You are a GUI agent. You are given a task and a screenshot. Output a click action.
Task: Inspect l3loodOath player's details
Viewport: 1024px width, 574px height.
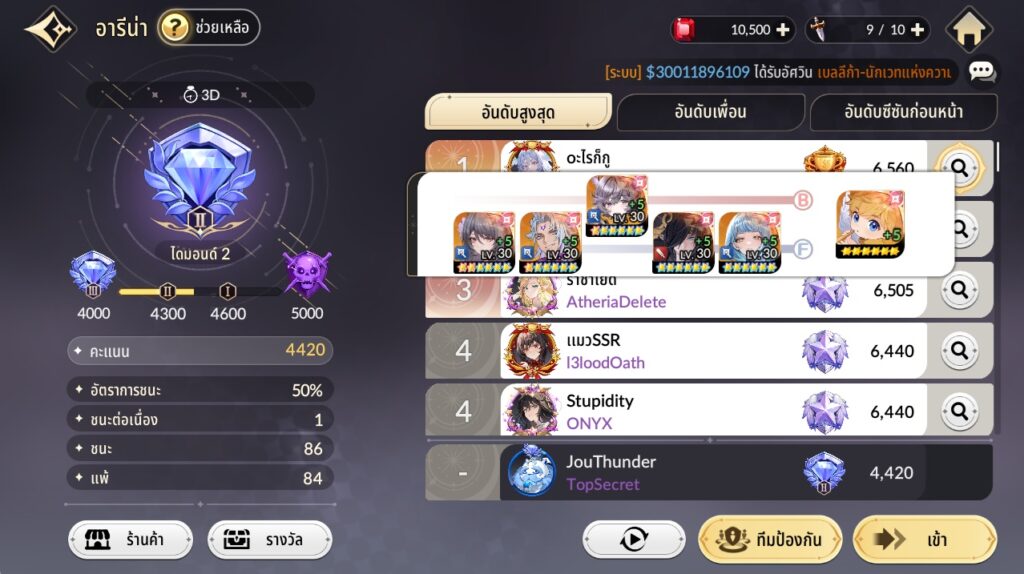pyautogui.click(x=960, y=351)
